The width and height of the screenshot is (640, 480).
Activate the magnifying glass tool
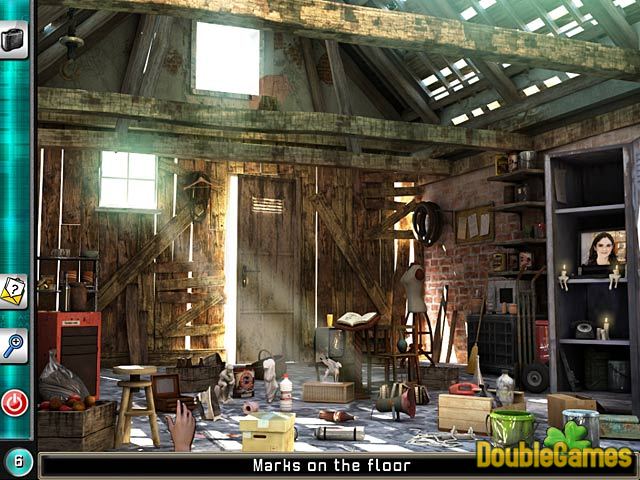pos(14,346)
